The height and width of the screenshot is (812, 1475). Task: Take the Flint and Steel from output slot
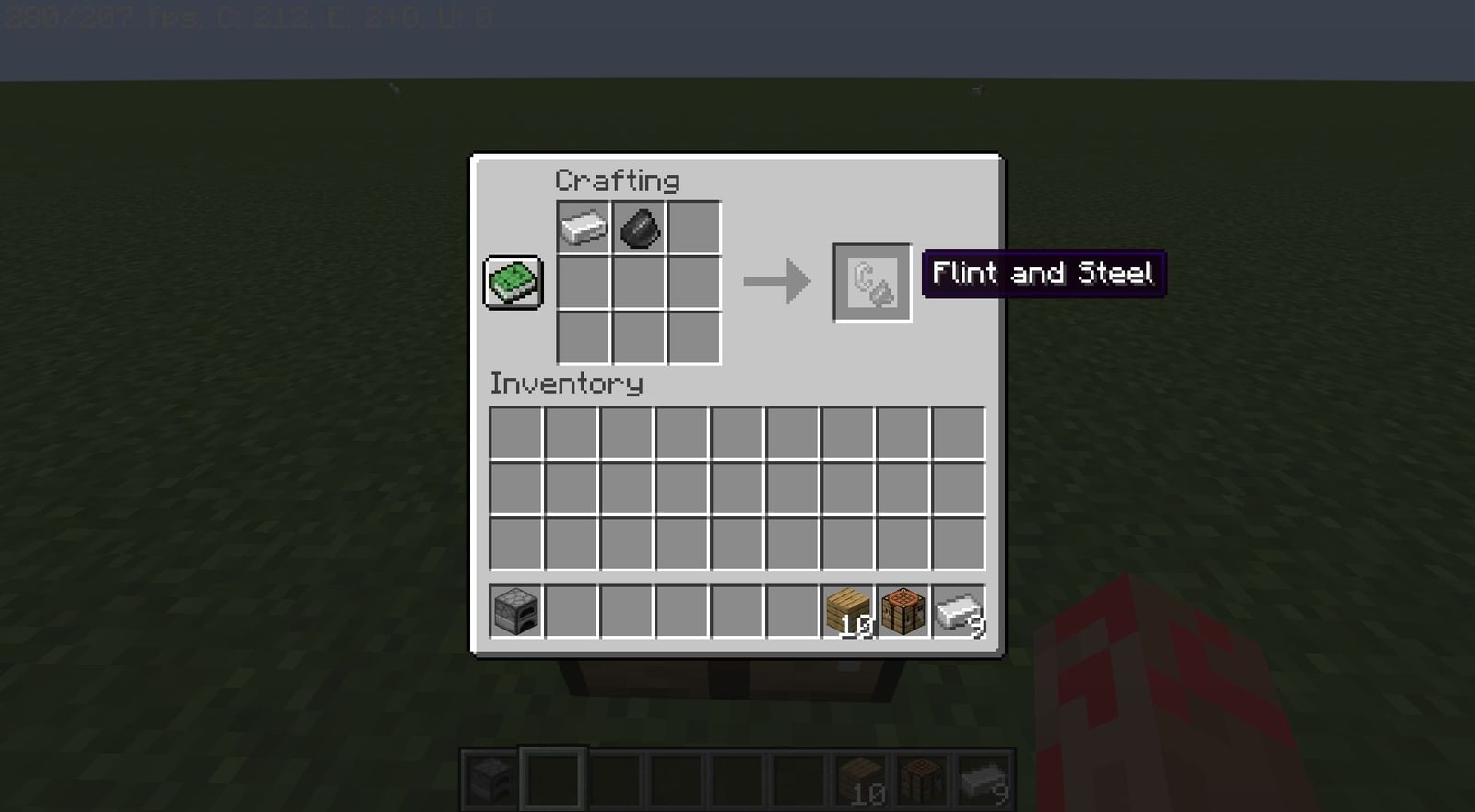871,281
